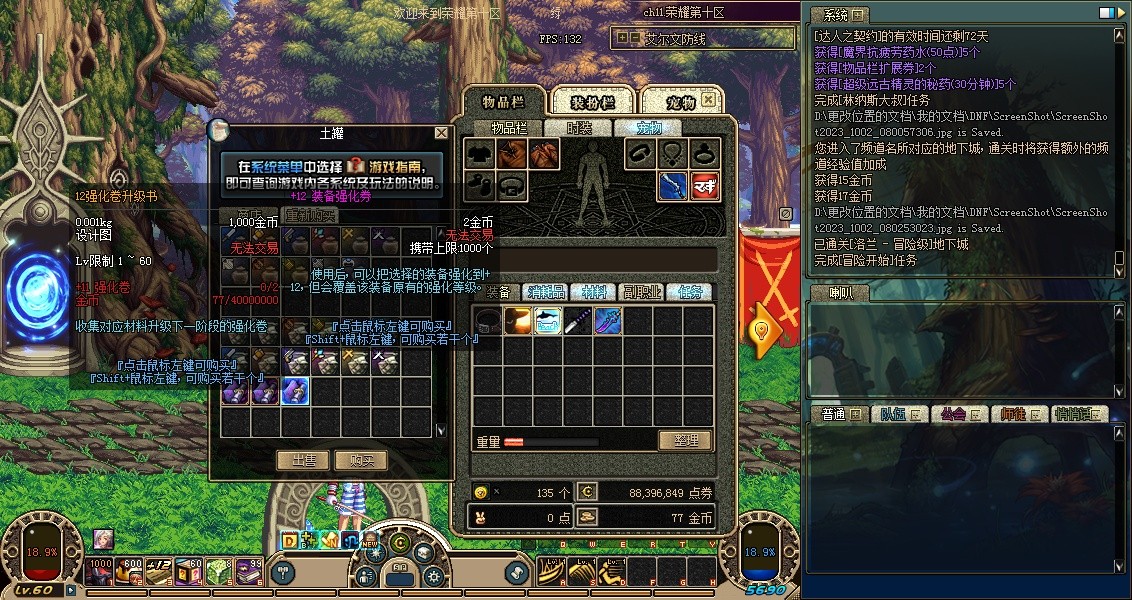Open the 宠物 top tab
The height and width of the screenshot is (600, 1132).
pyautogui.click(x=680, y=101)
